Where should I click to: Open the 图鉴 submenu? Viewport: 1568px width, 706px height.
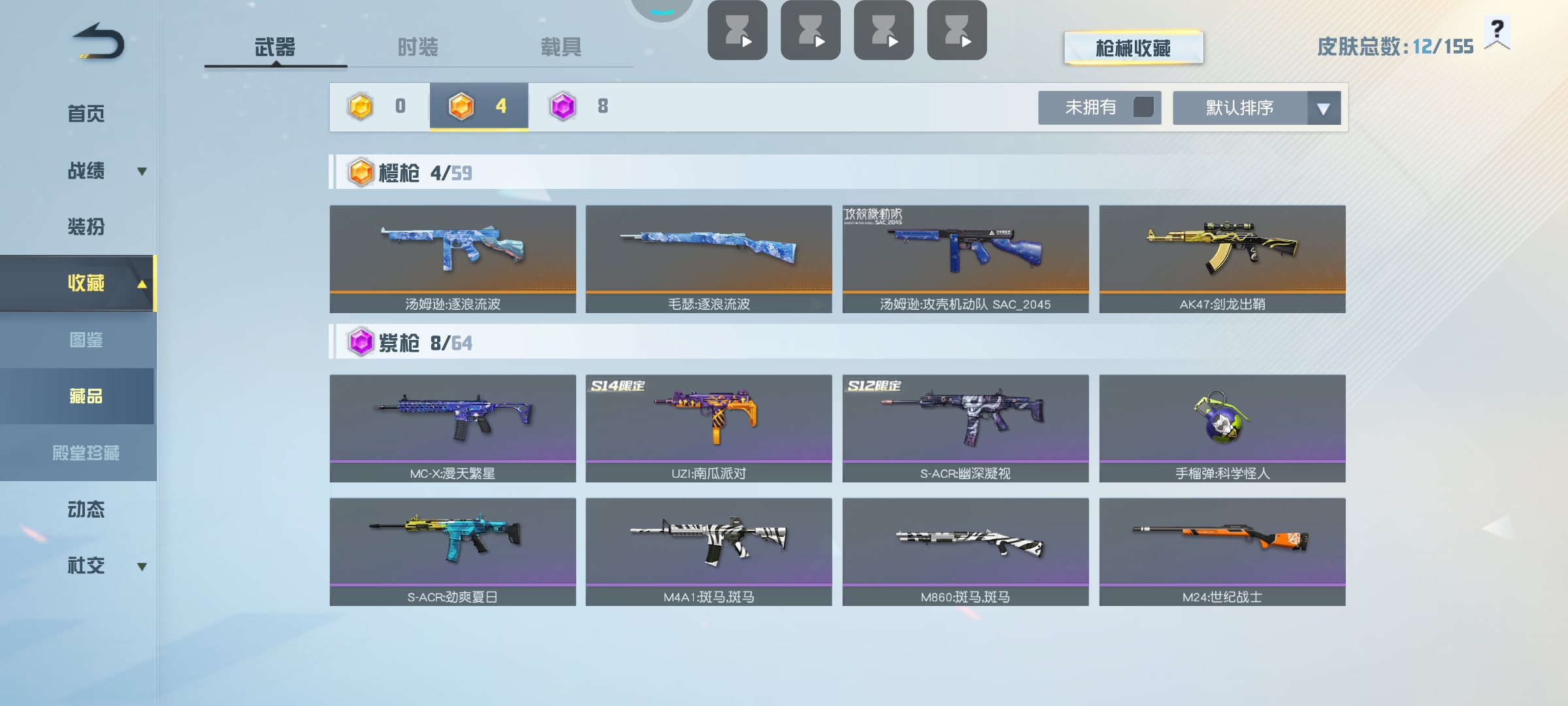[x=86, y=340]
